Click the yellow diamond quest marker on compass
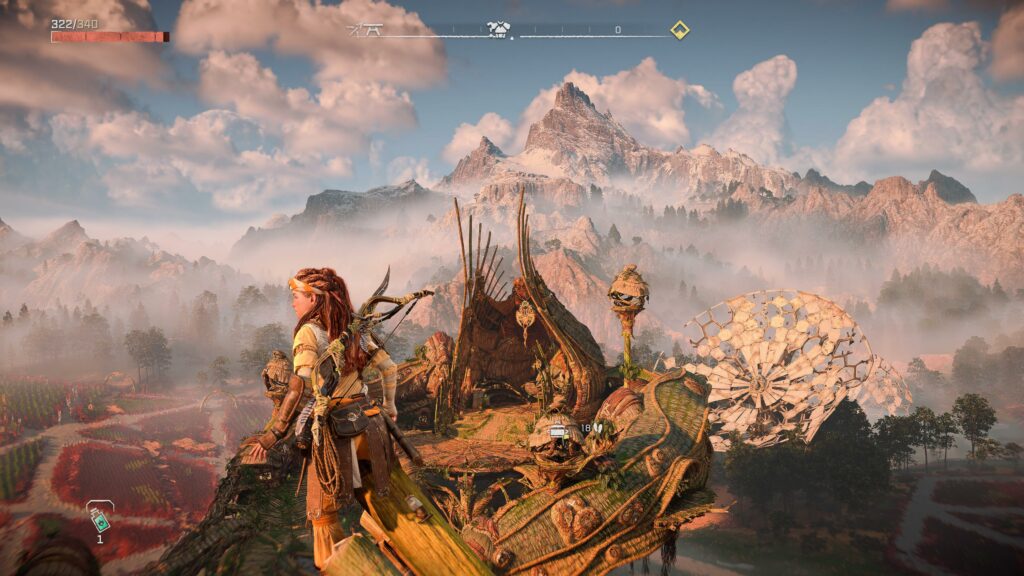Viewport: 1024px width, 576px height. coord(679,30)
